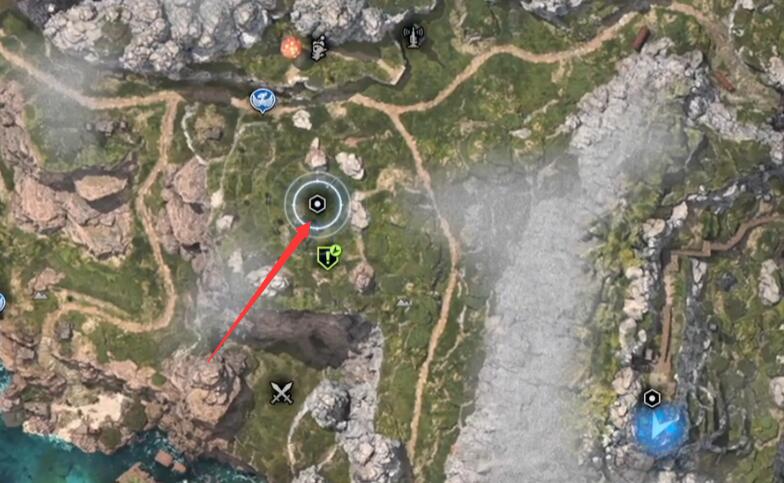Select the crossed swords combat marker
This screenshot has width=784, height=483.
(280, 392)
